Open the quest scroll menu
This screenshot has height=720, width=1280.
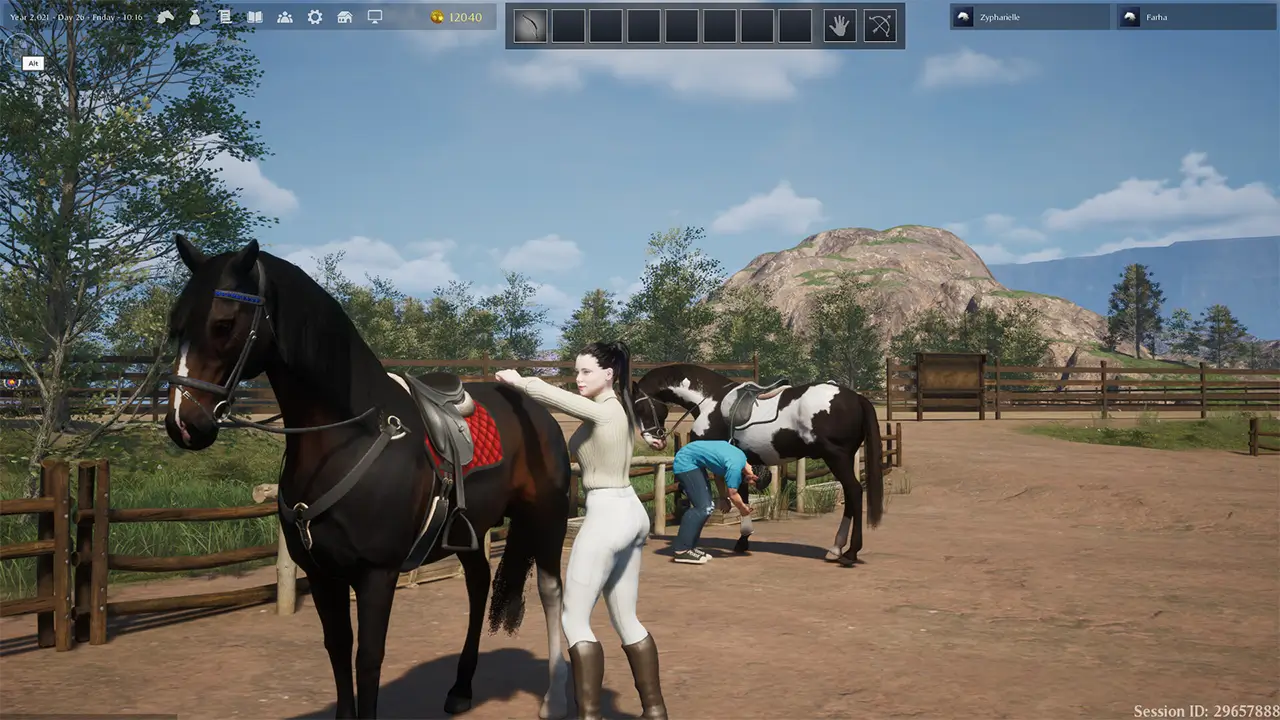point(225,17)
